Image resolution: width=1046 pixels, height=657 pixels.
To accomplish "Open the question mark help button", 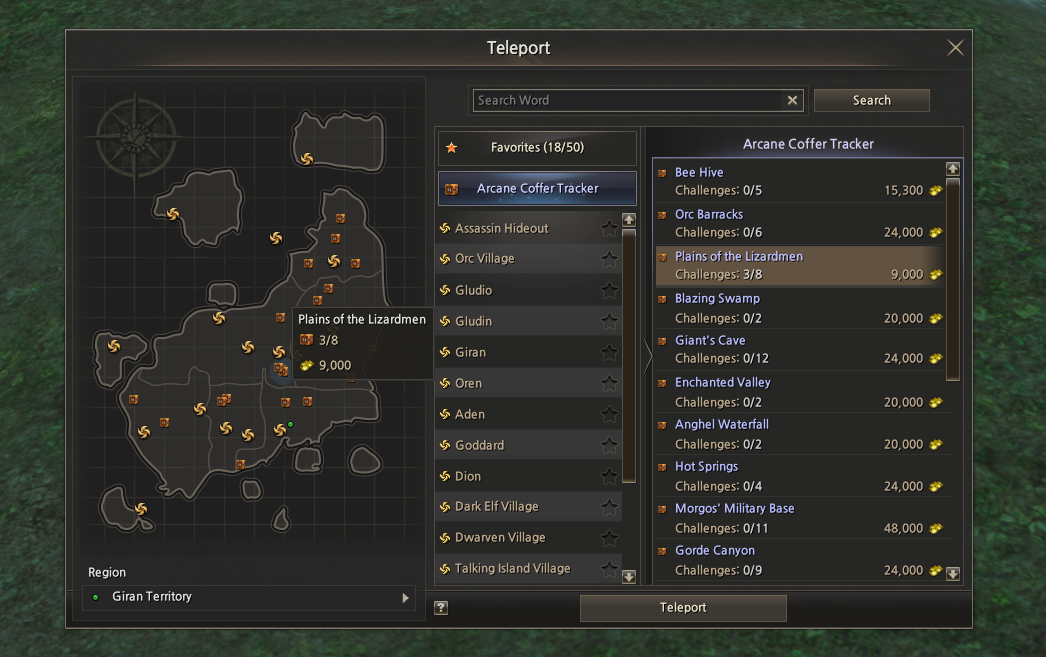I will tap(441, 608).
